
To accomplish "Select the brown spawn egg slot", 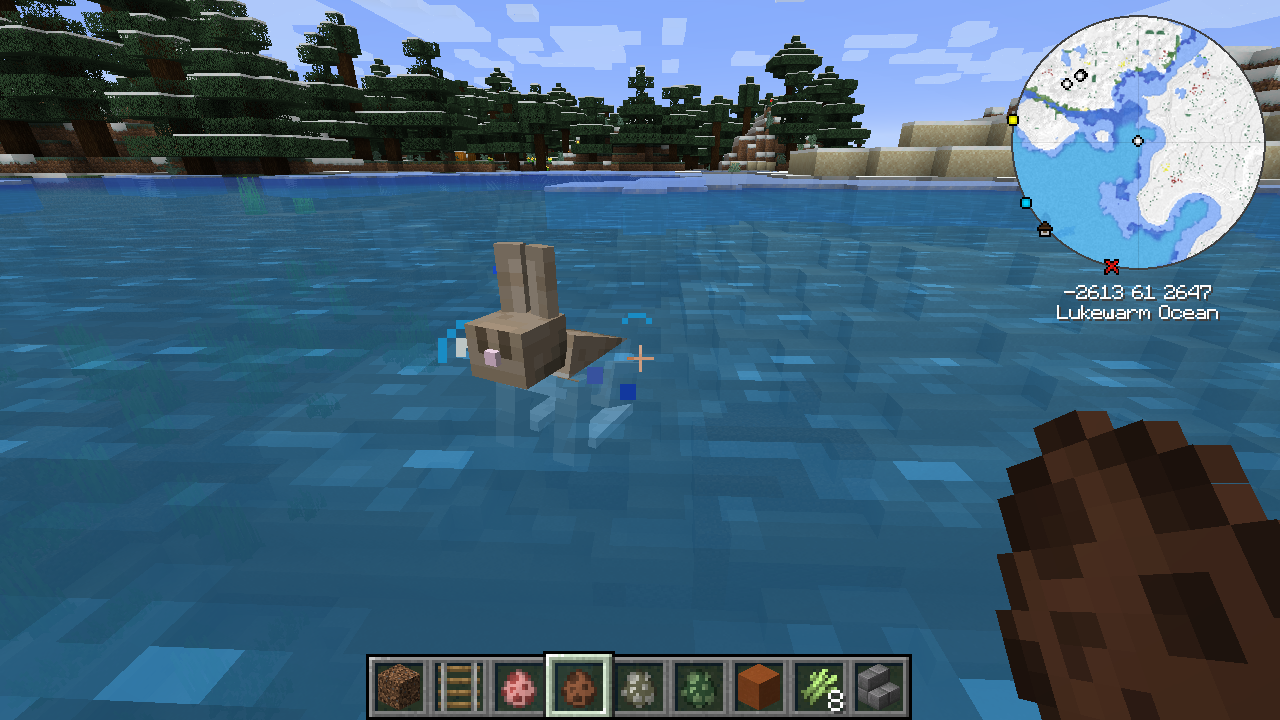I will [578, 687].
